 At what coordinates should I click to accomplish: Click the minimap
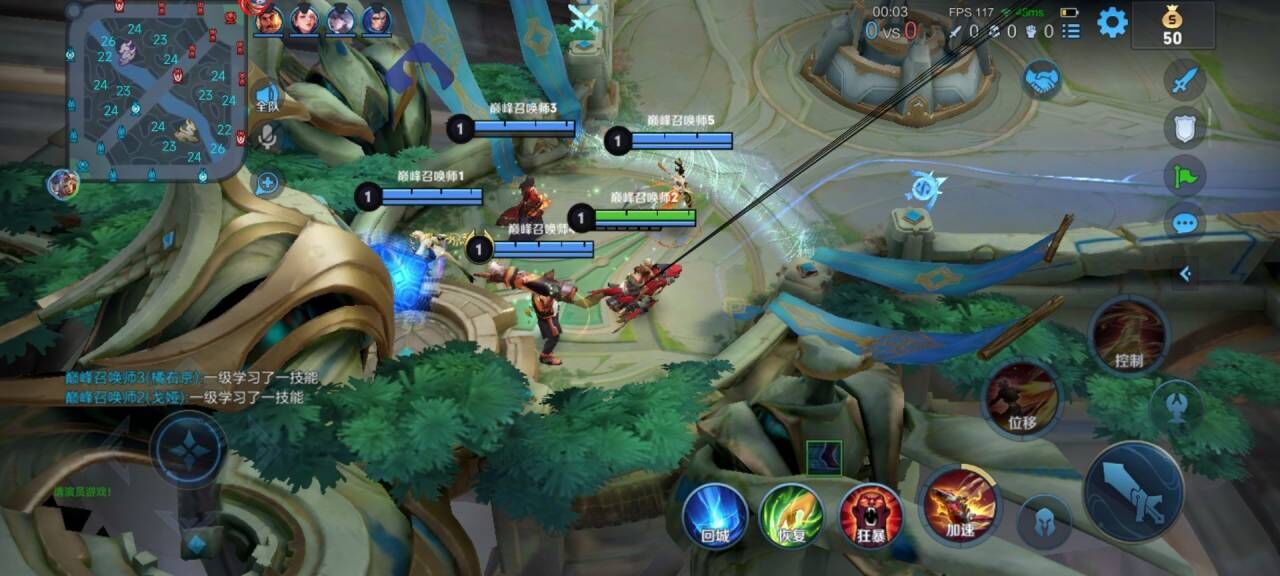tap(157, 90)
